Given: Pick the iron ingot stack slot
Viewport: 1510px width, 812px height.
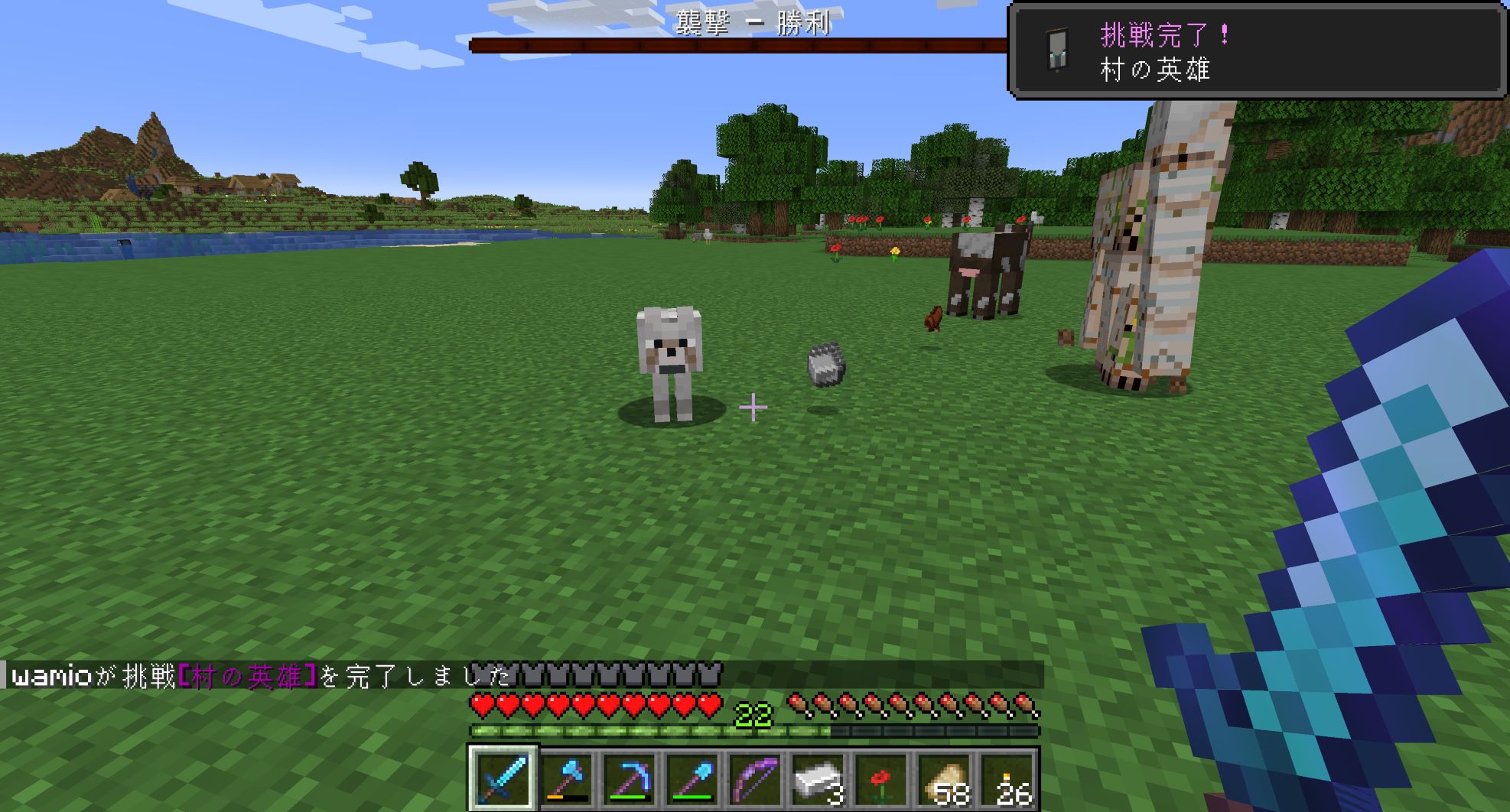Looking at the screenshot, I should (x=819, y=778).
